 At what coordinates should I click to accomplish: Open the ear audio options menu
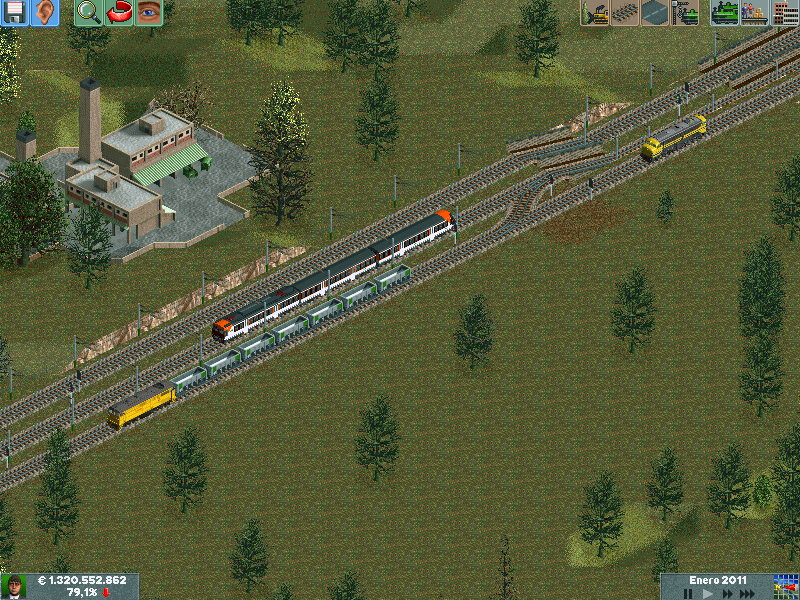coord(45,13)
